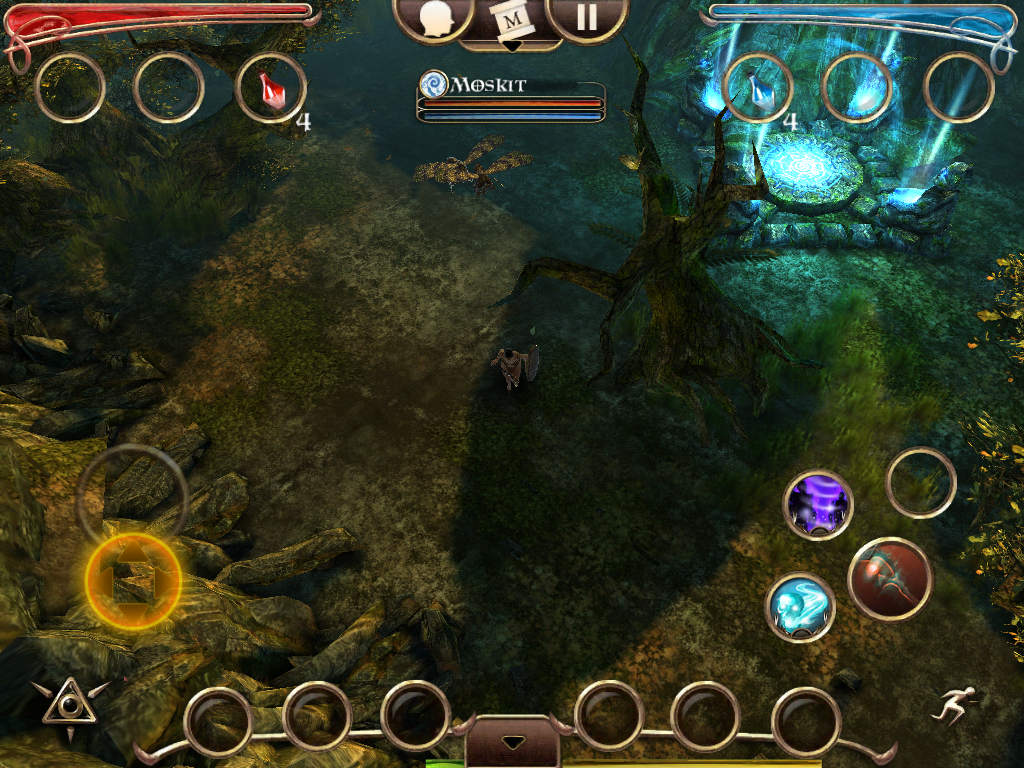Use the red health potion
The height and width of the screenshot is (768, 1024).
click(270, 88)
